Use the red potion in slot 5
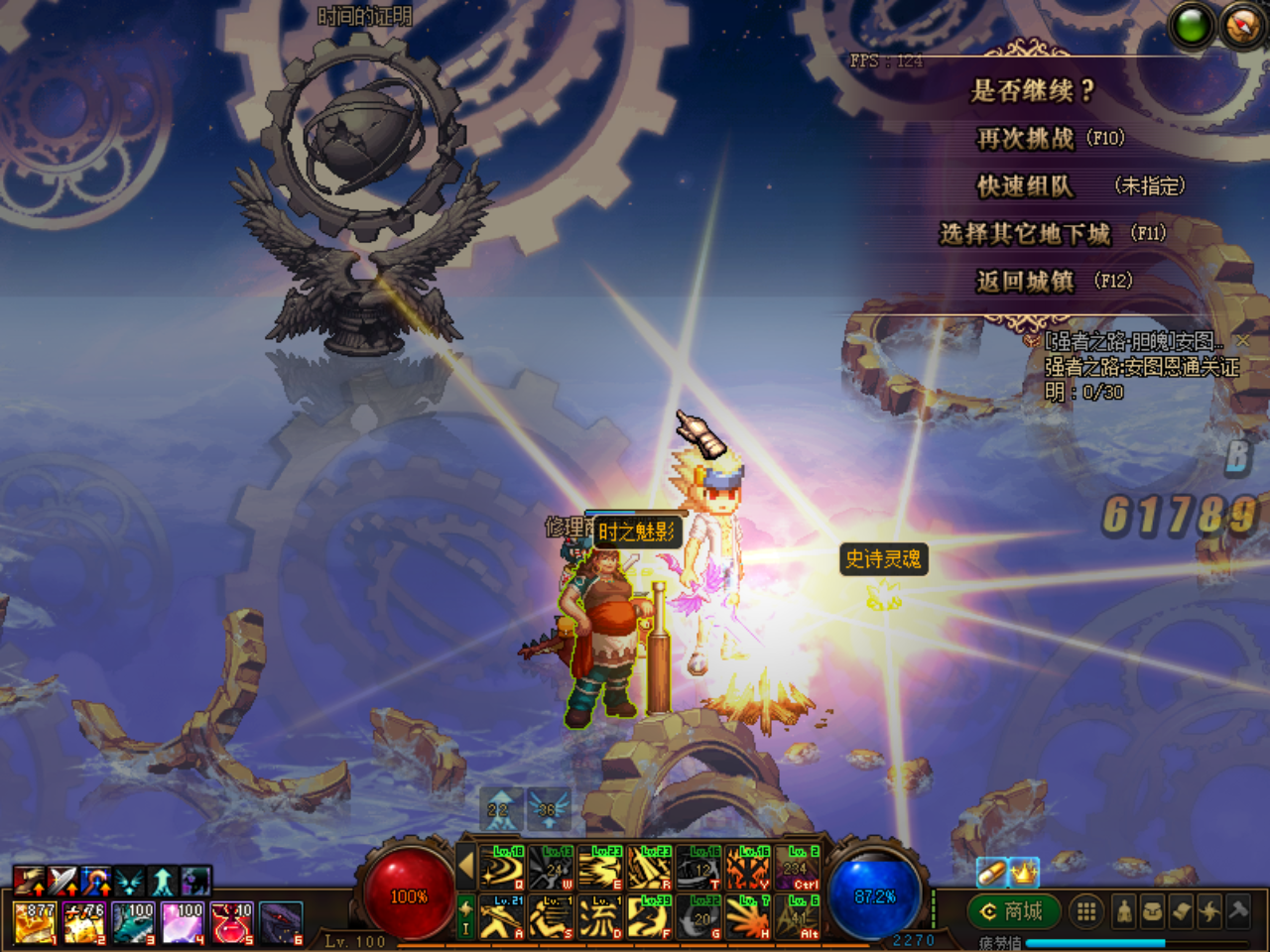 pos(232,922)
